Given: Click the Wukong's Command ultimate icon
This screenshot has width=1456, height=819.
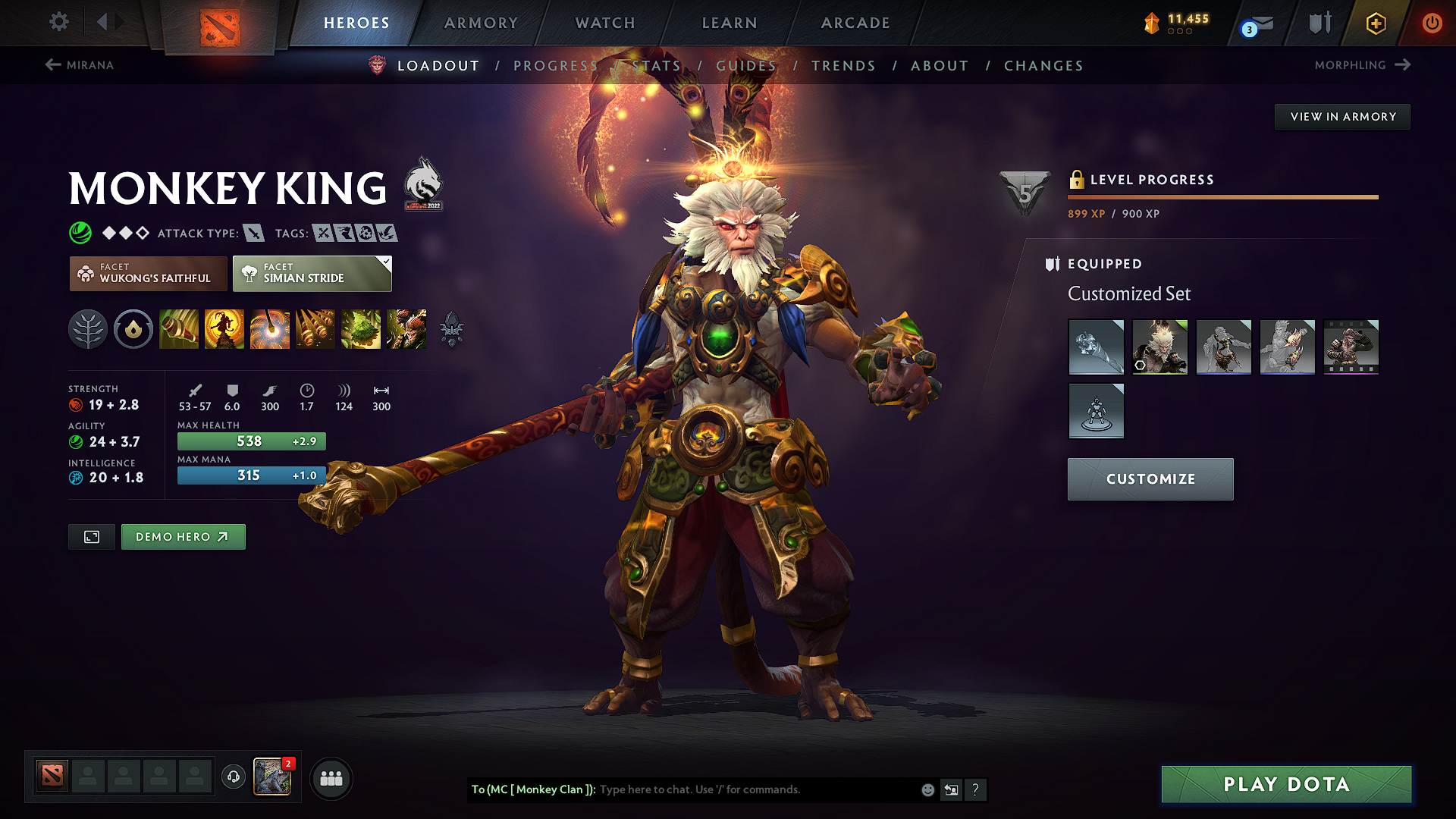Looking at the screenshot, I should (406, 329).
